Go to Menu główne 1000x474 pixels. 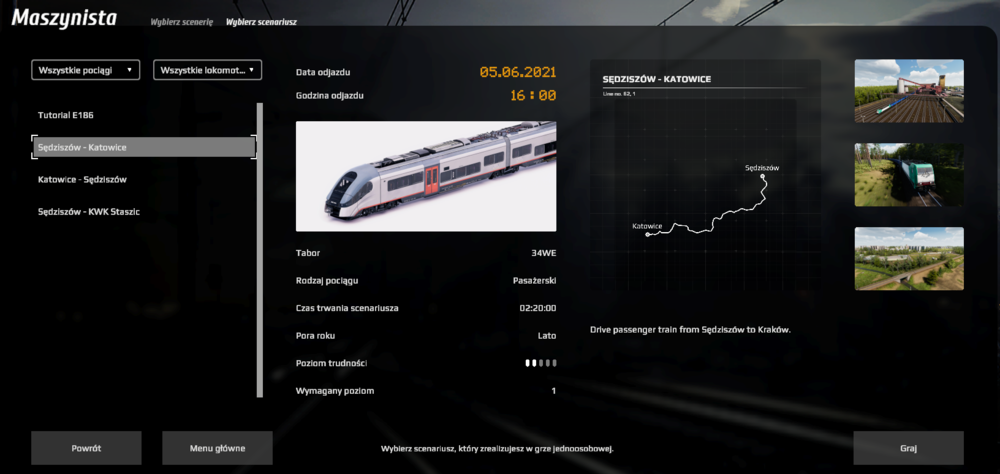pos(218,448)
